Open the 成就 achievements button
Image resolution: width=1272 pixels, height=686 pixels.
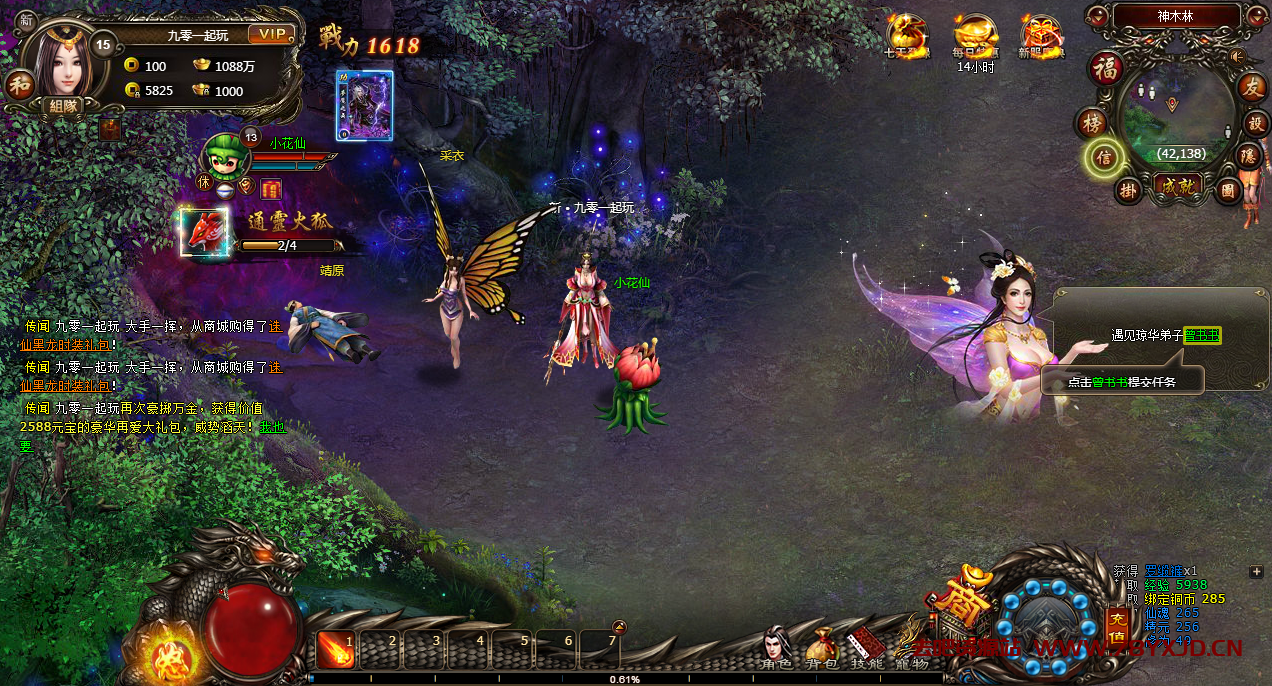(1177, 185)
